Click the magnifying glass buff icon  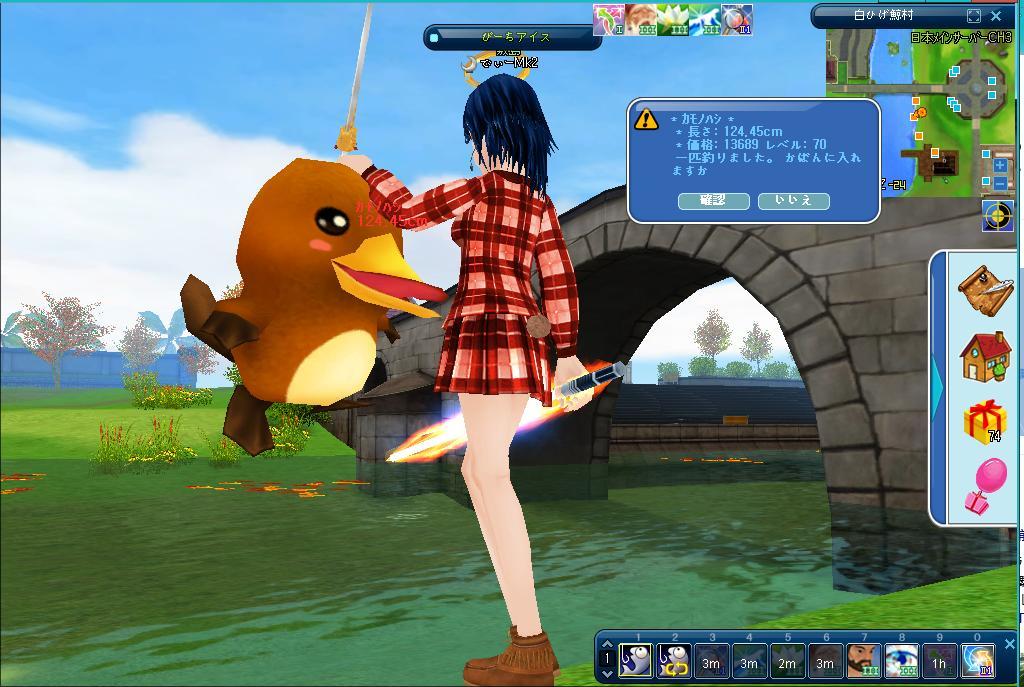(736, 20)
